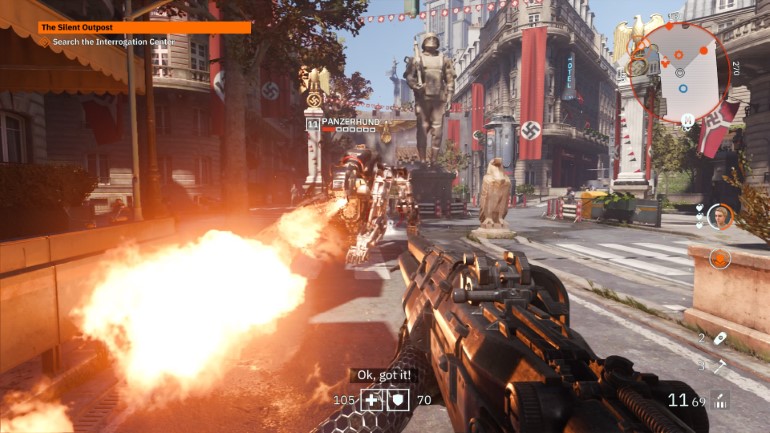Select The Silent Outpost objective tracker
Viewport: 770px width, 433px height.
(145, 28)
